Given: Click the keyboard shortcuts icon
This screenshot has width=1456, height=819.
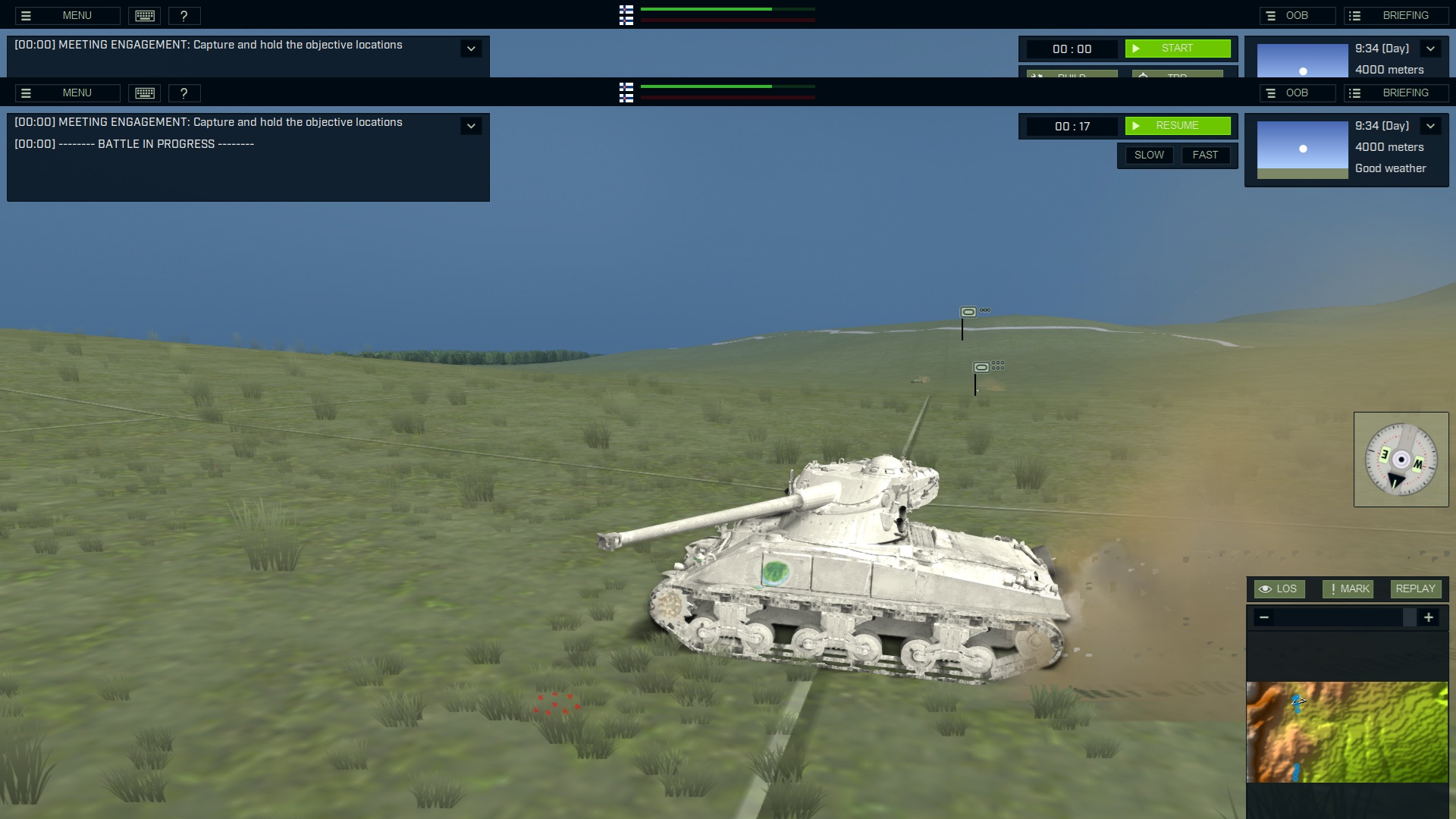Looking at the screenshot, I should [144, 93].
